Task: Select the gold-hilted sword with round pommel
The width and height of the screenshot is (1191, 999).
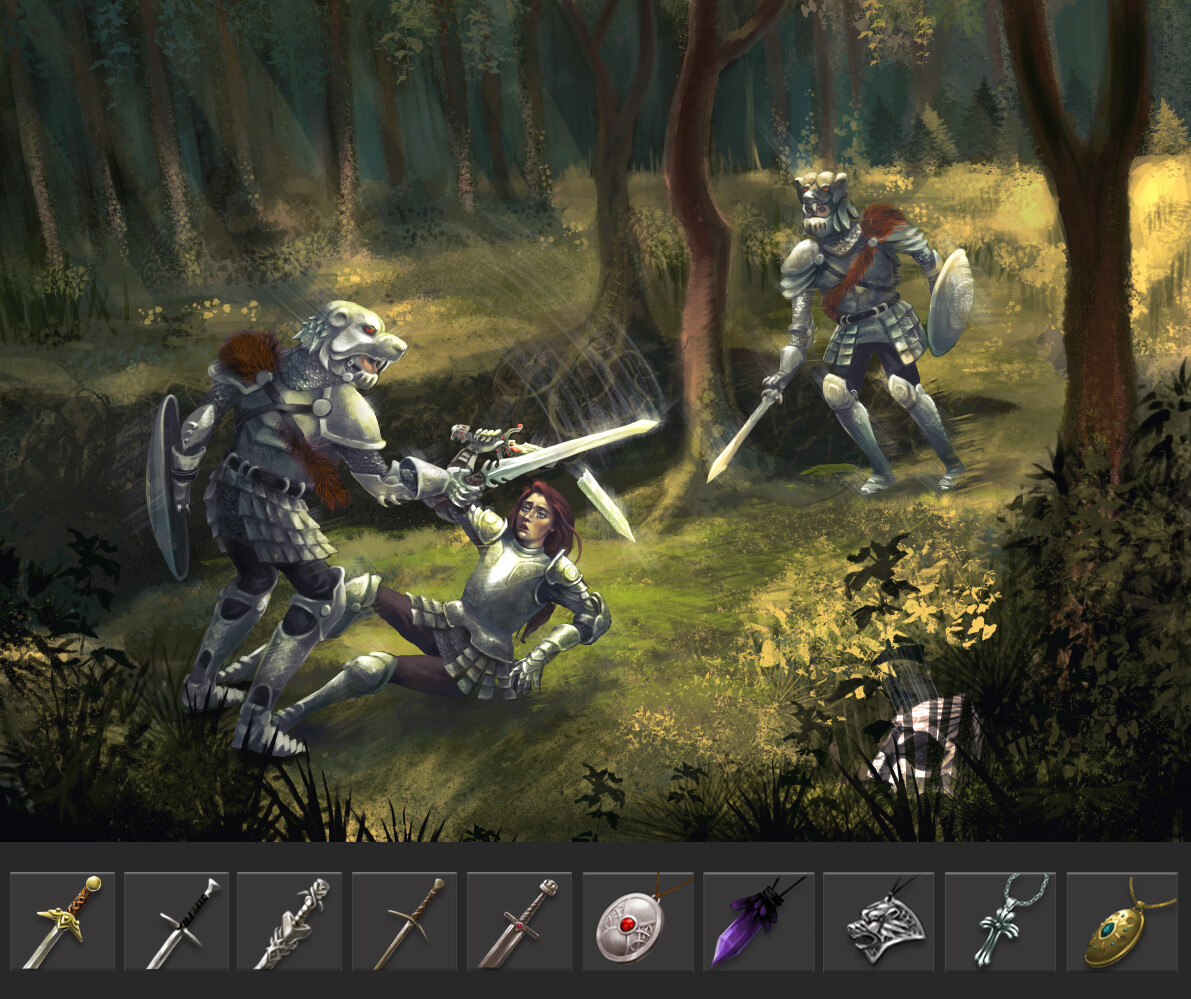Action: 62,921
